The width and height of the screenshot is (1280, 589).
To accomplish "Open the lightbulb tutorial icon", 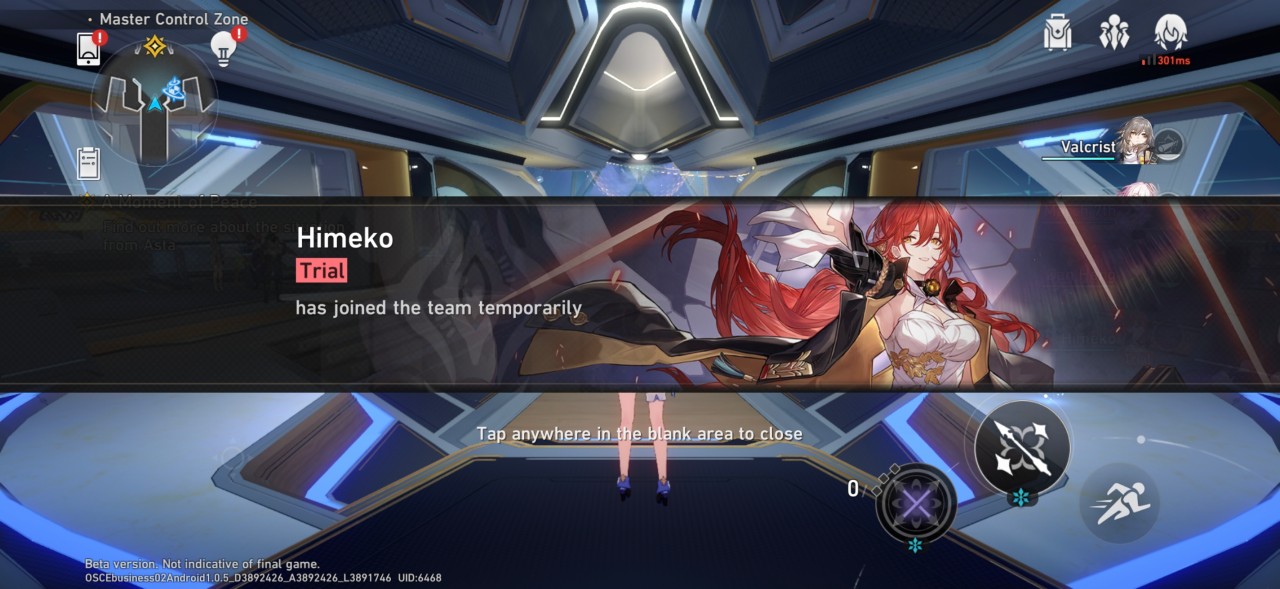I will tap(222, 48).
